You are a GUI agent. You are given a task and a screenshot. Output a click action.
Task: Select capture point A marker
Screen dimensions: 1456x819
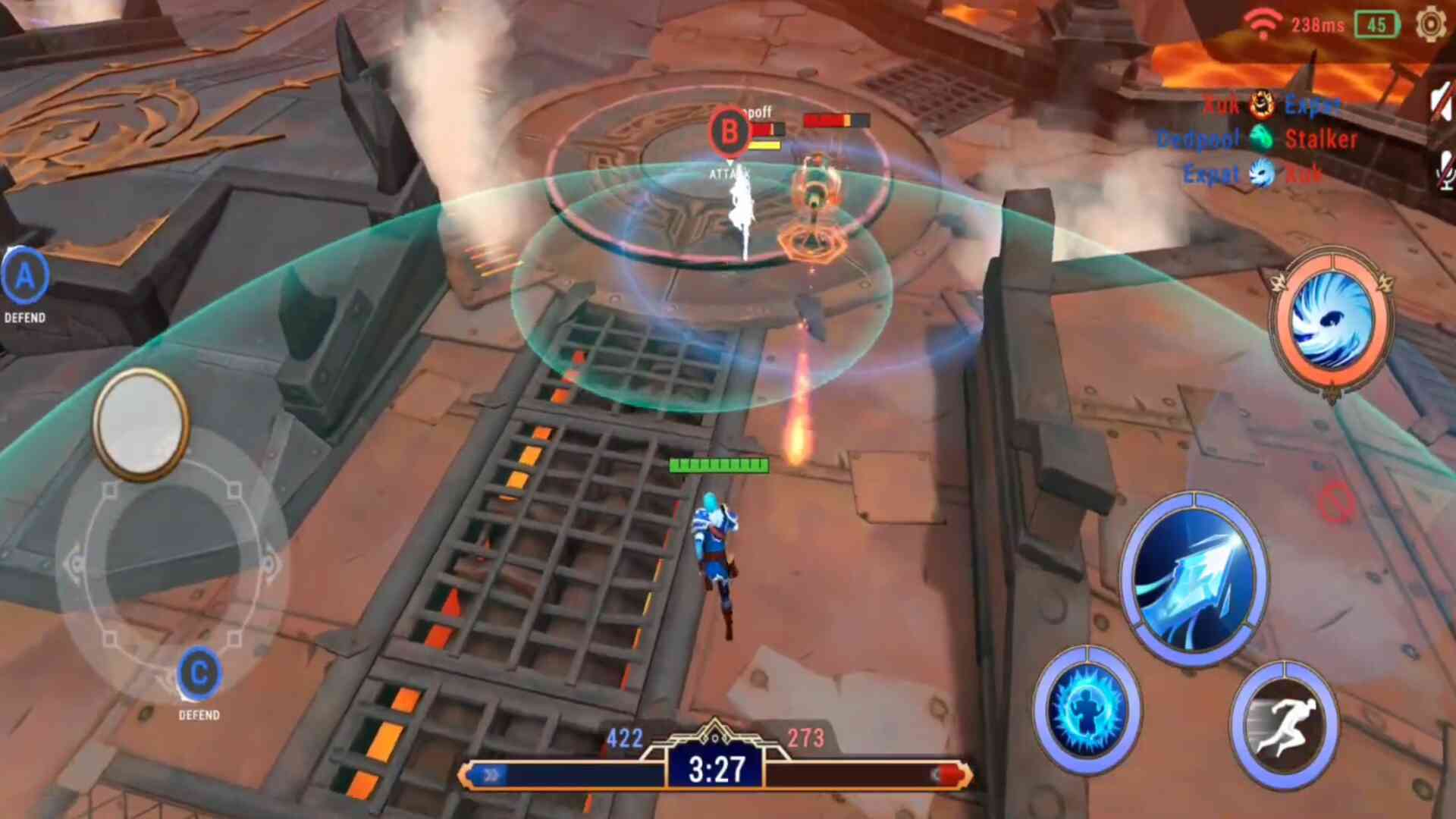pyautogui.click(x=25, y=277)
